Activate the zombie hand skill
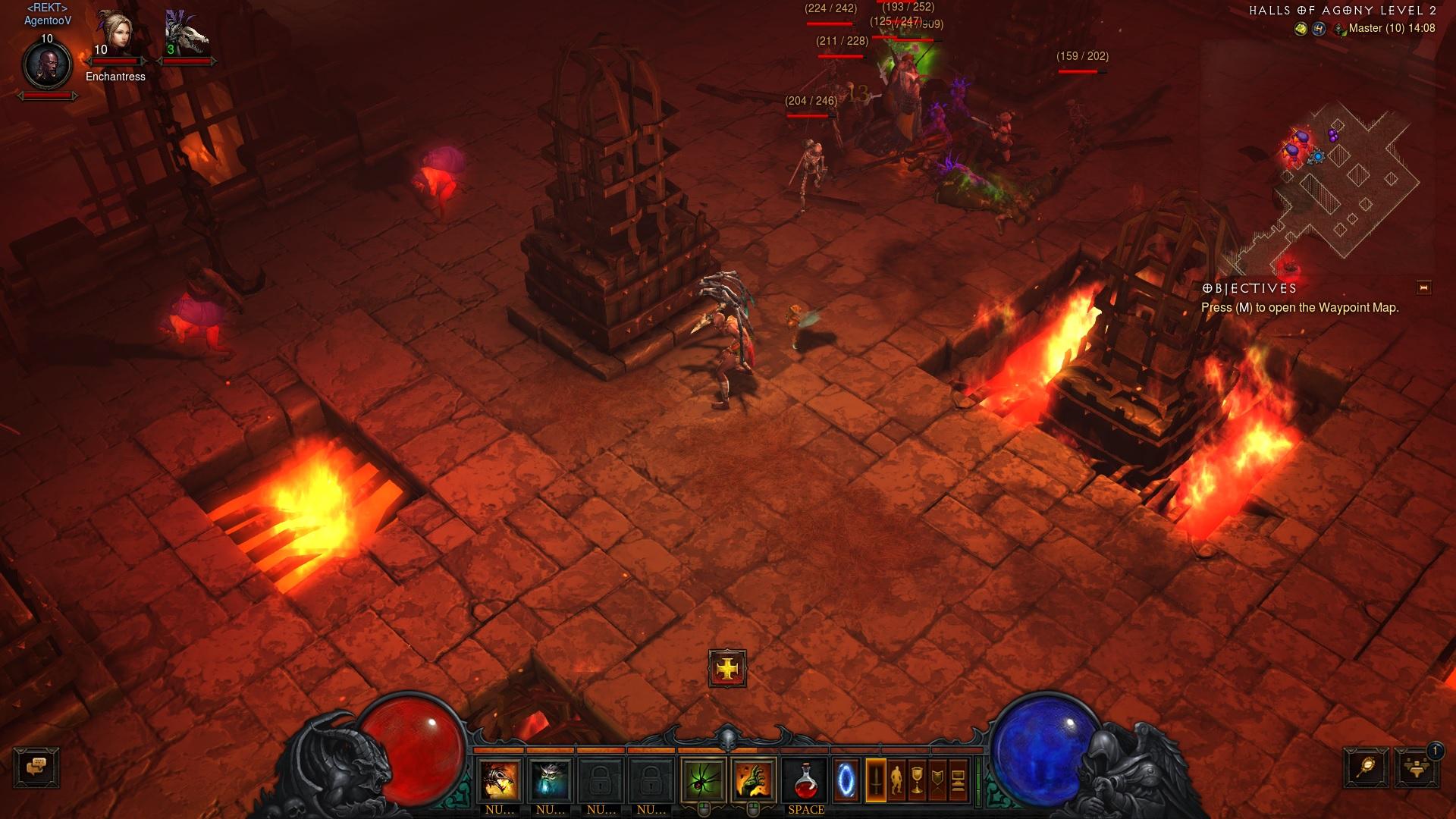 coord(753,780)
